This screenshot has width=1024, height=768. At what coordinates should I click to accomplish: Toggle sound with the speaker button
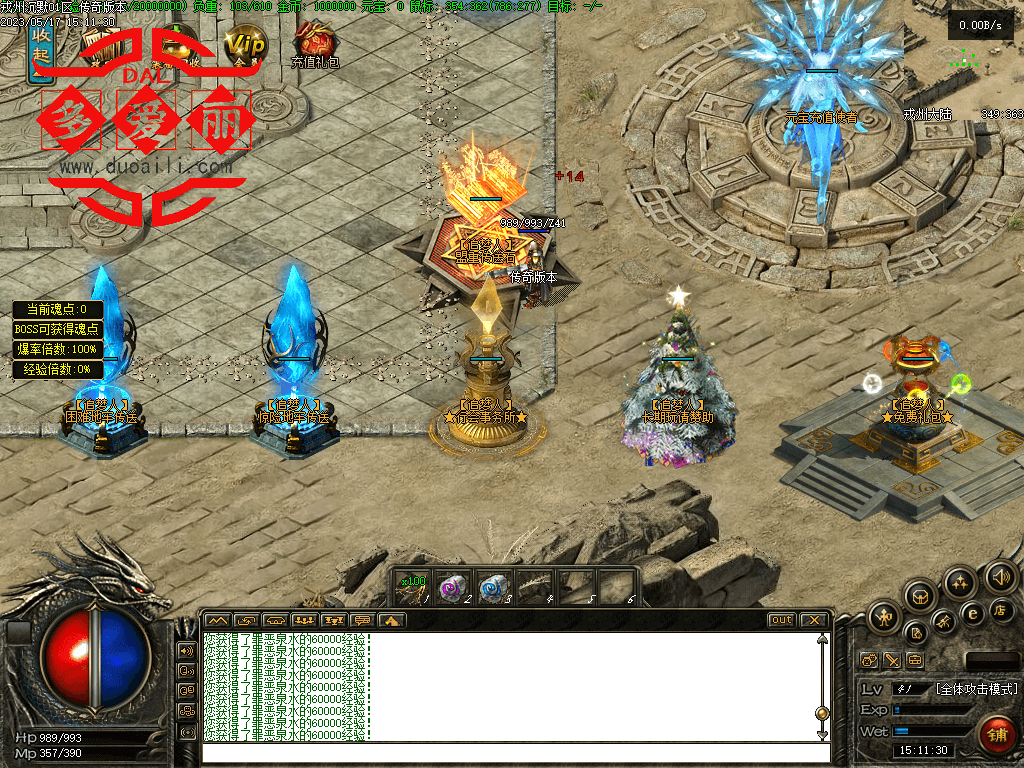click(x=1000, y=576)
